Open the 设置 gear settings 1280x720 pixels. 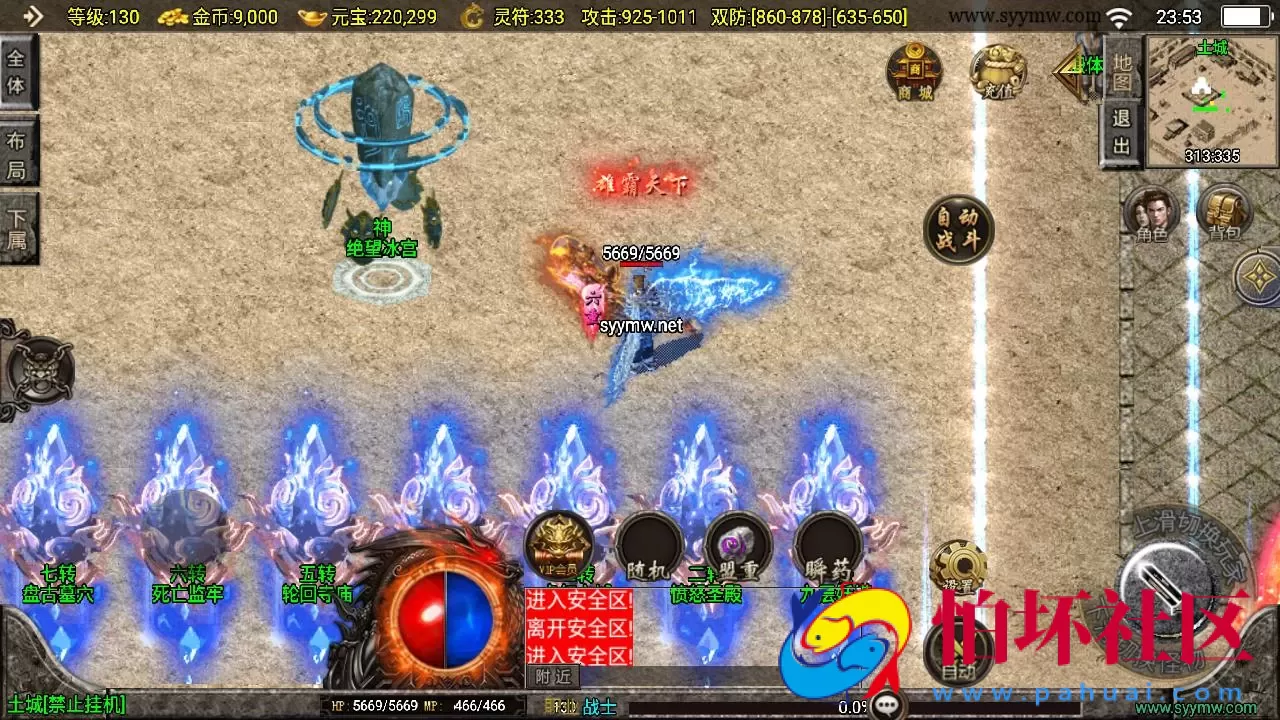(958, 568)
